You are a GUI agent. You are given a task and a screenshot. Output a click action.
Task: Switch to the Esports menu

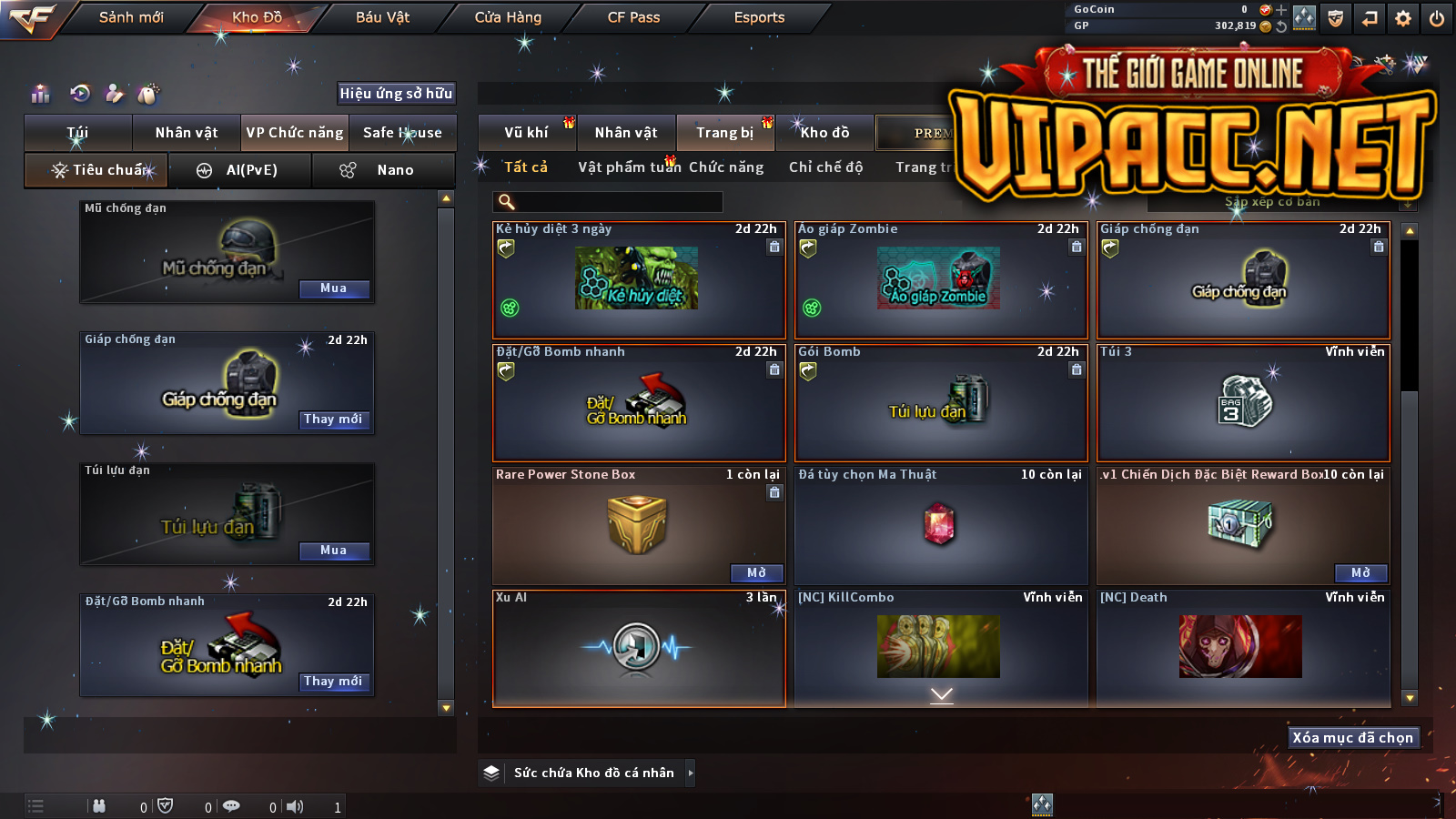click(x=759, y=17)
